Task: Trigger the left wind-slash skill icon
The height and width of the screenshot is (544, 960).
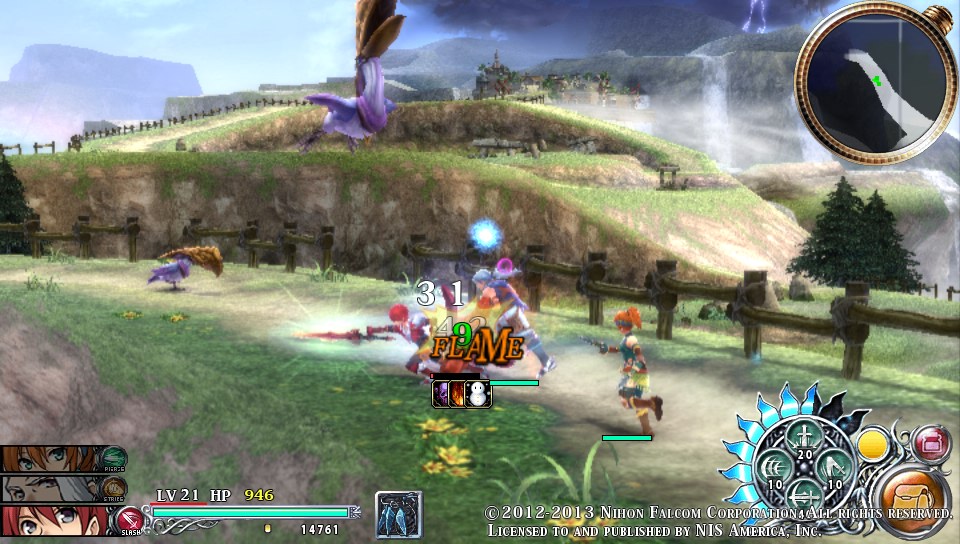Action: [x=773, y=468]
